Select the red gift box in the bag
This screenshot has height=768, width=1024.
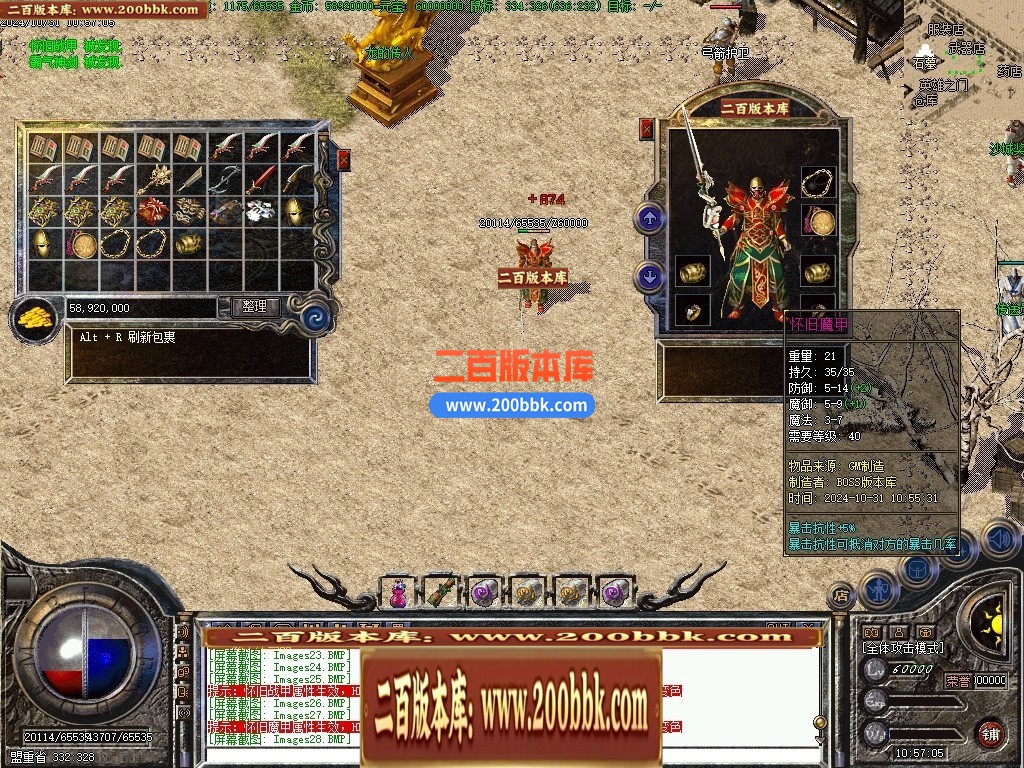tap(152, 211)
